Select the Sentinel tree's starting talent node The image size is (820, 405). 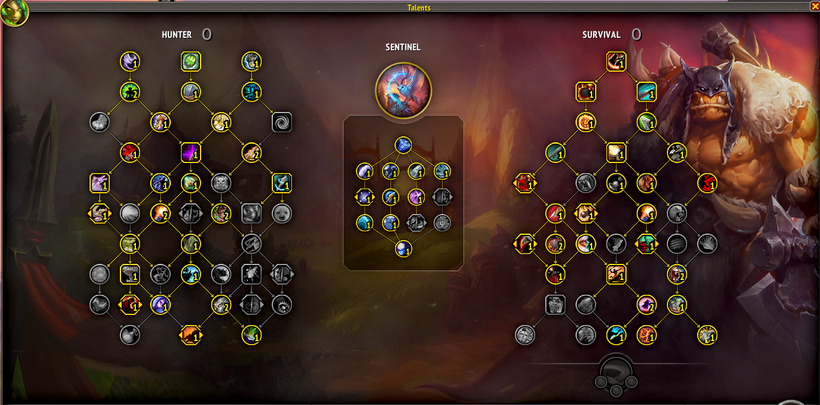401,145
